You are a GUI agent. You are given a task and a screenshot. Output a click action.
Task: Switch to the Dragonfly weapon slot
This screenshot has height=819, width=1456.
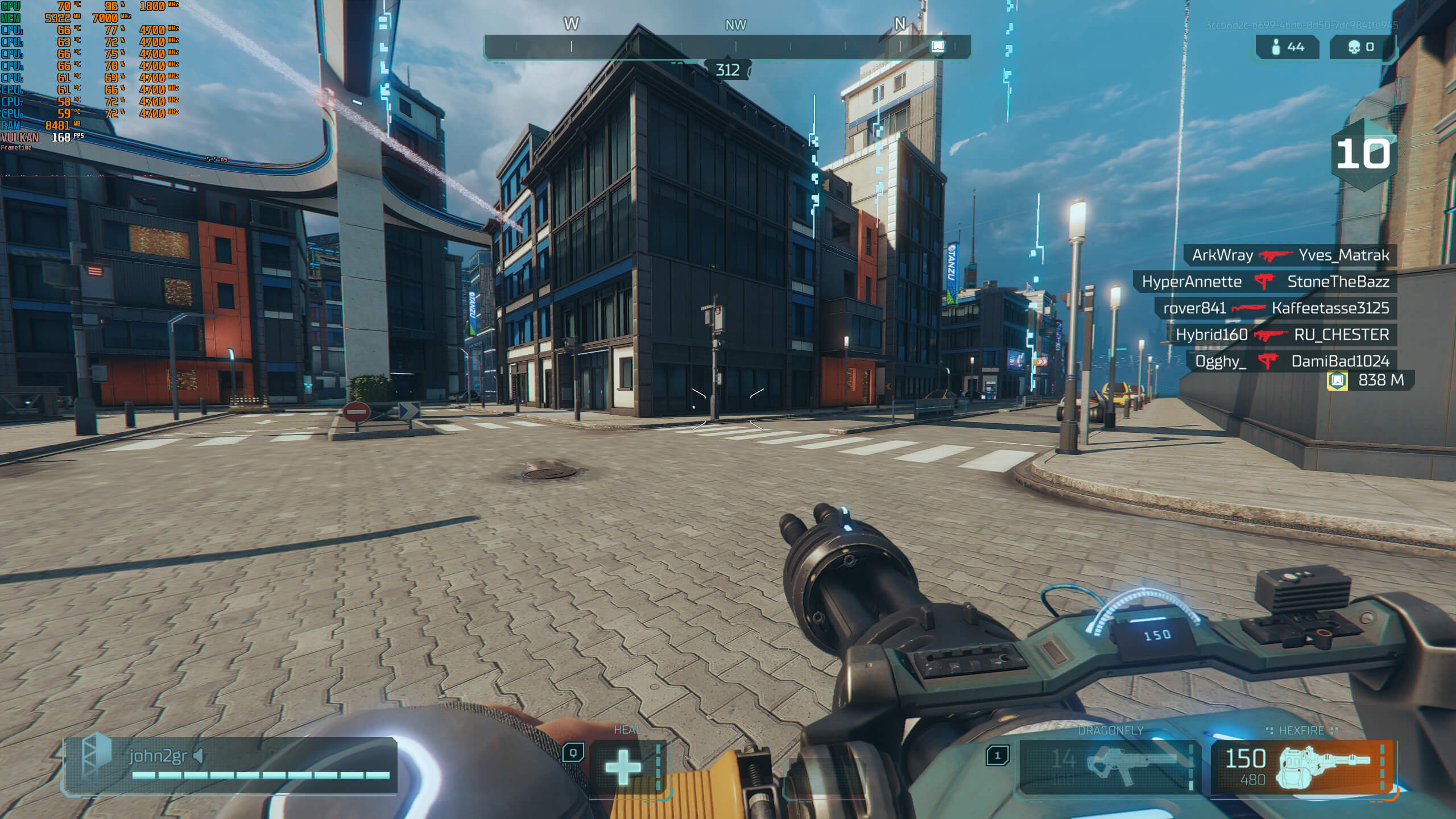(1109, 766)
